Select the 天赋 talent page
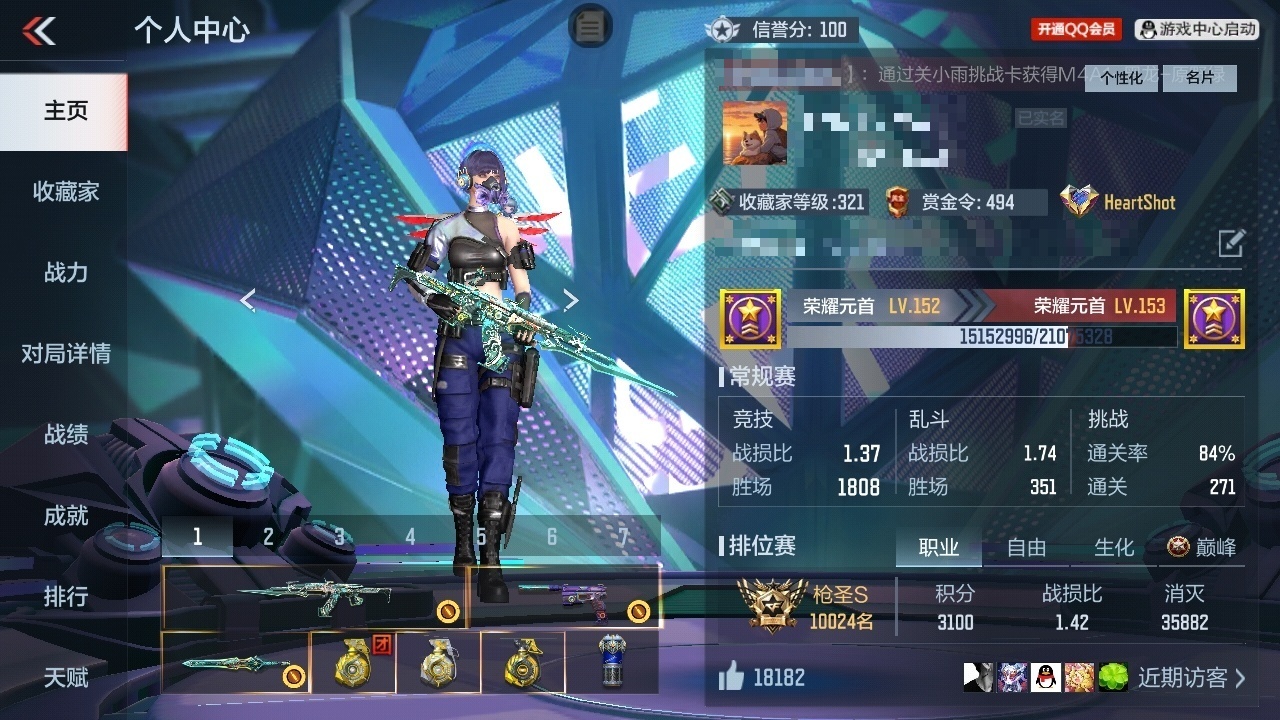The width and height of the screenshot is (1280, 720). click(x=66, y=678)
